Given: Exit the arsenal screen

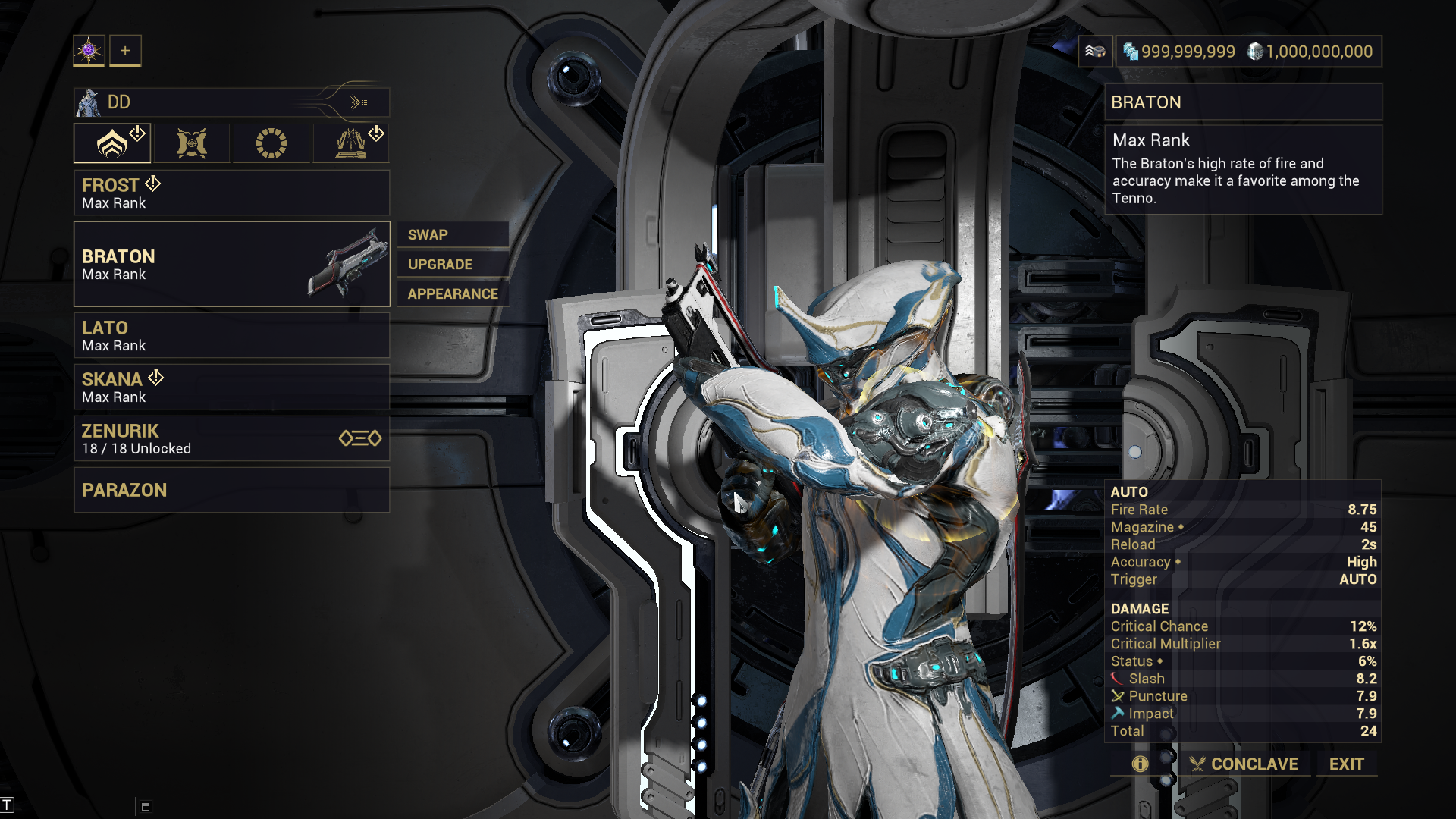Looking at the screenshot, I should (1346, 764).
